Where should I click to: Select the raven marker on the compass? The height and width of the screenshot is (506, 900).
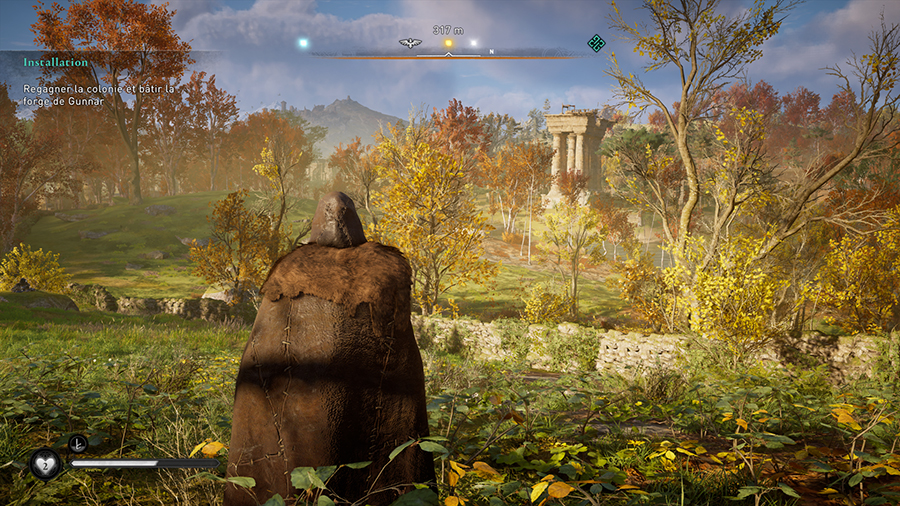point(409,43)
